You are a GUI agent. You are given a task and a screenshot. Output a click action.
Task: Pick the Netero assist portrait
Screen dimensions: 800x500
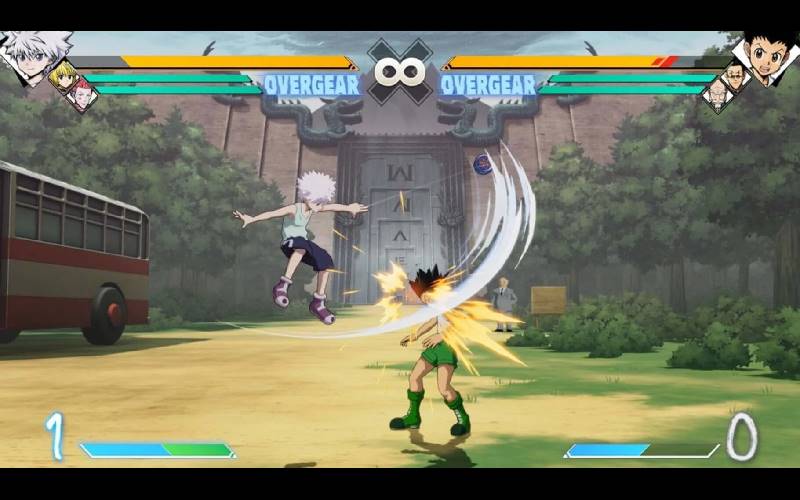(717, 95)
